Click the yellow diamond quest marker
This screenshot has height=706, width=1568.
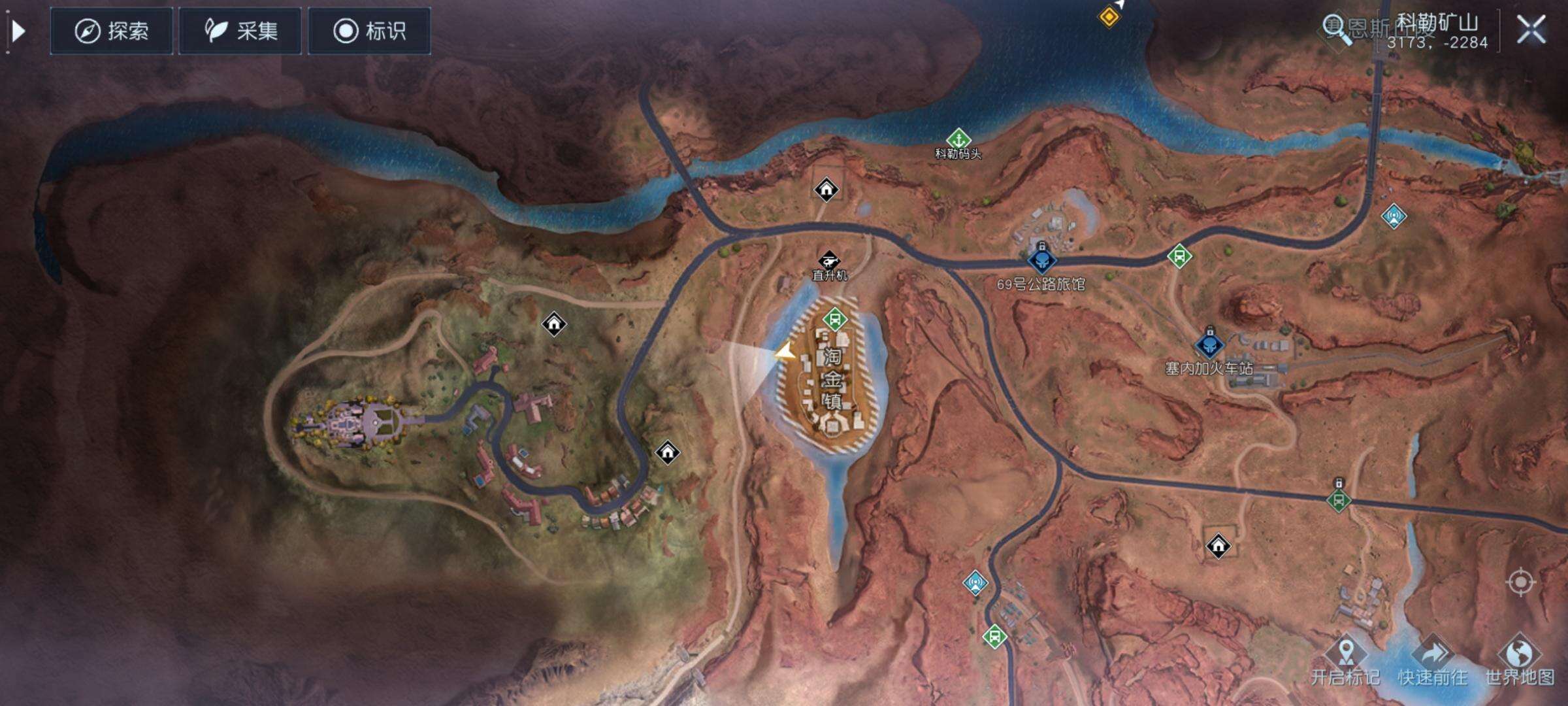coord(1108,16)
